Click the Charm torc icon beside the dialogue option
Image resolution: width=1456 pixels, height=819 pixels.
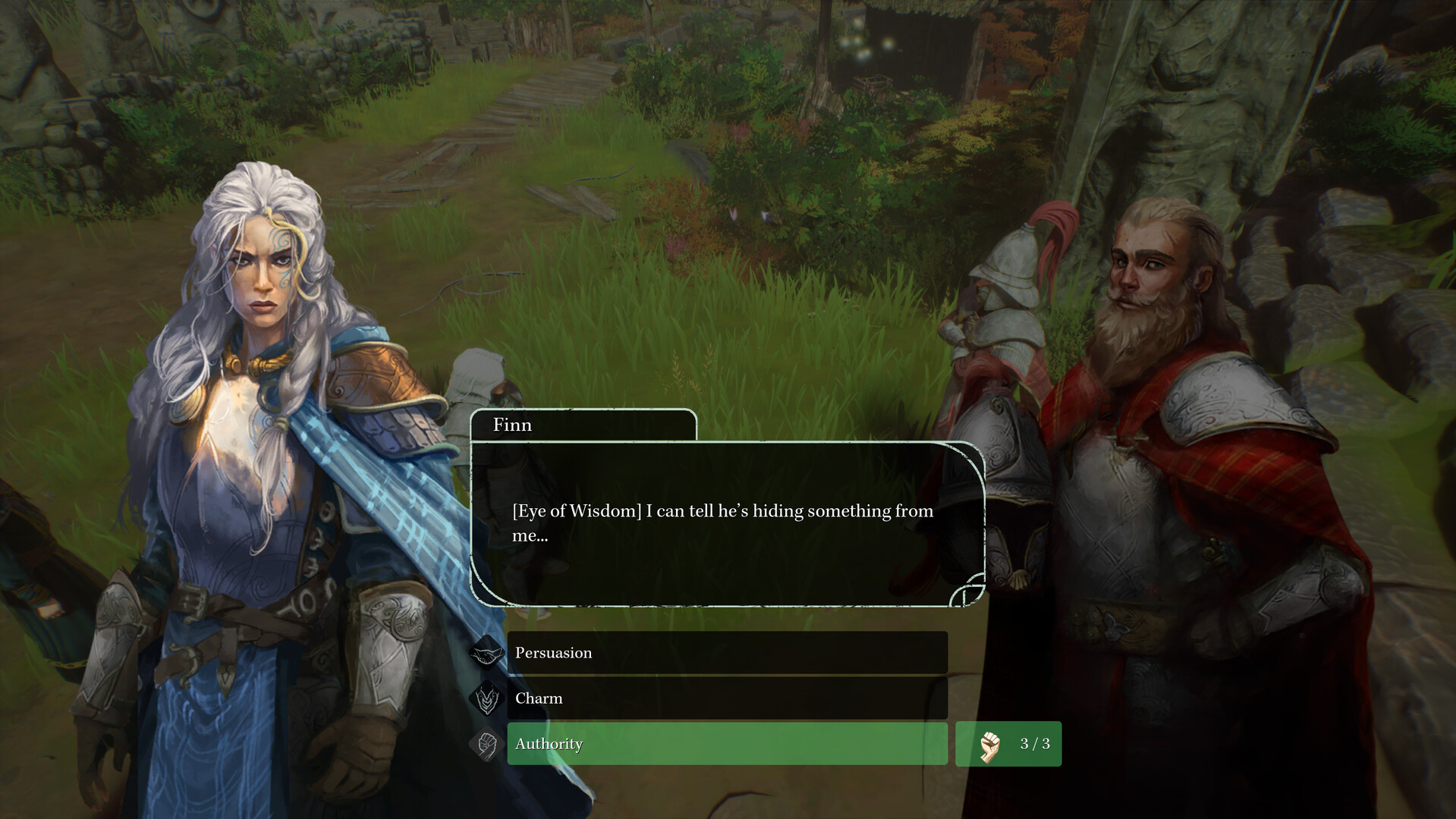tap(486, 698)
